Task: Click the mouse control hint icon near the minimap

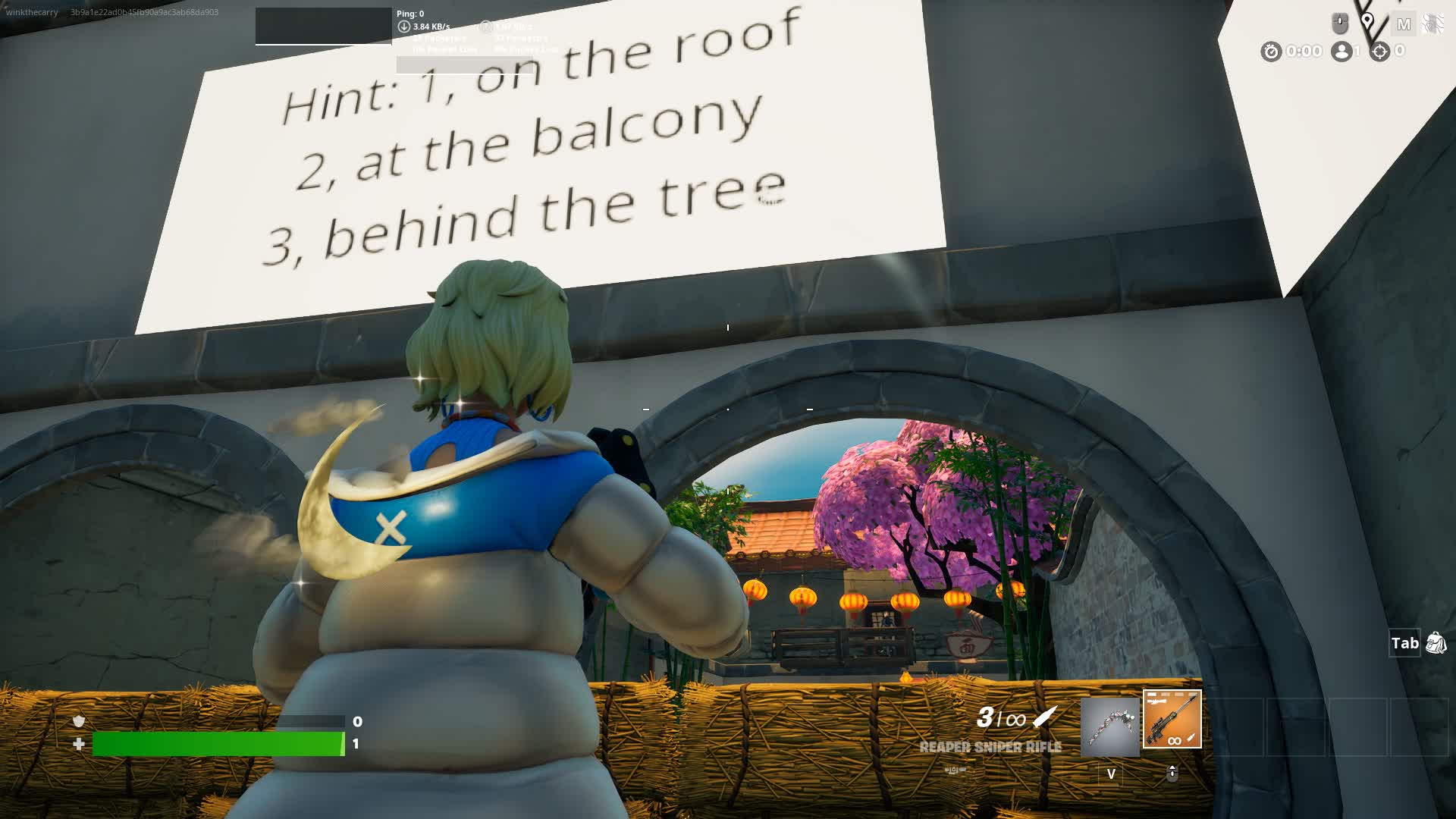Action: 1339,22
